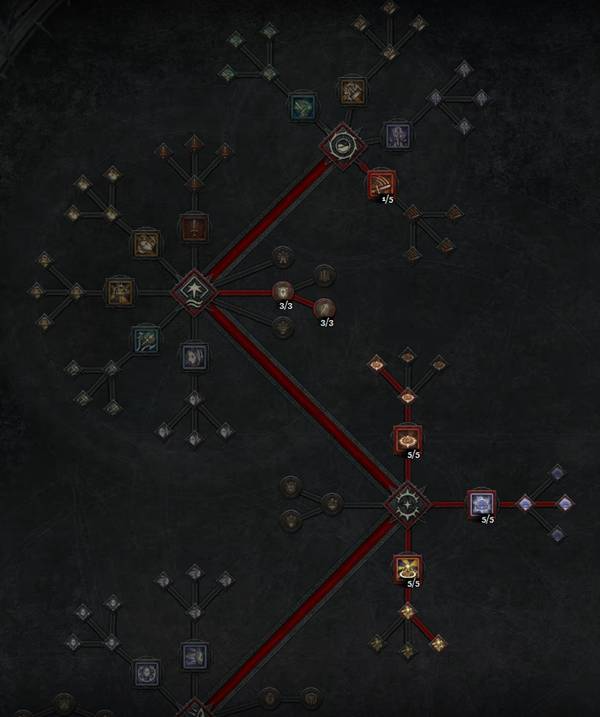The height and width of the screenshot is (717, 600).
Task: Select the red skill with glowing orange ring
Action: click(x=407, y=439)
